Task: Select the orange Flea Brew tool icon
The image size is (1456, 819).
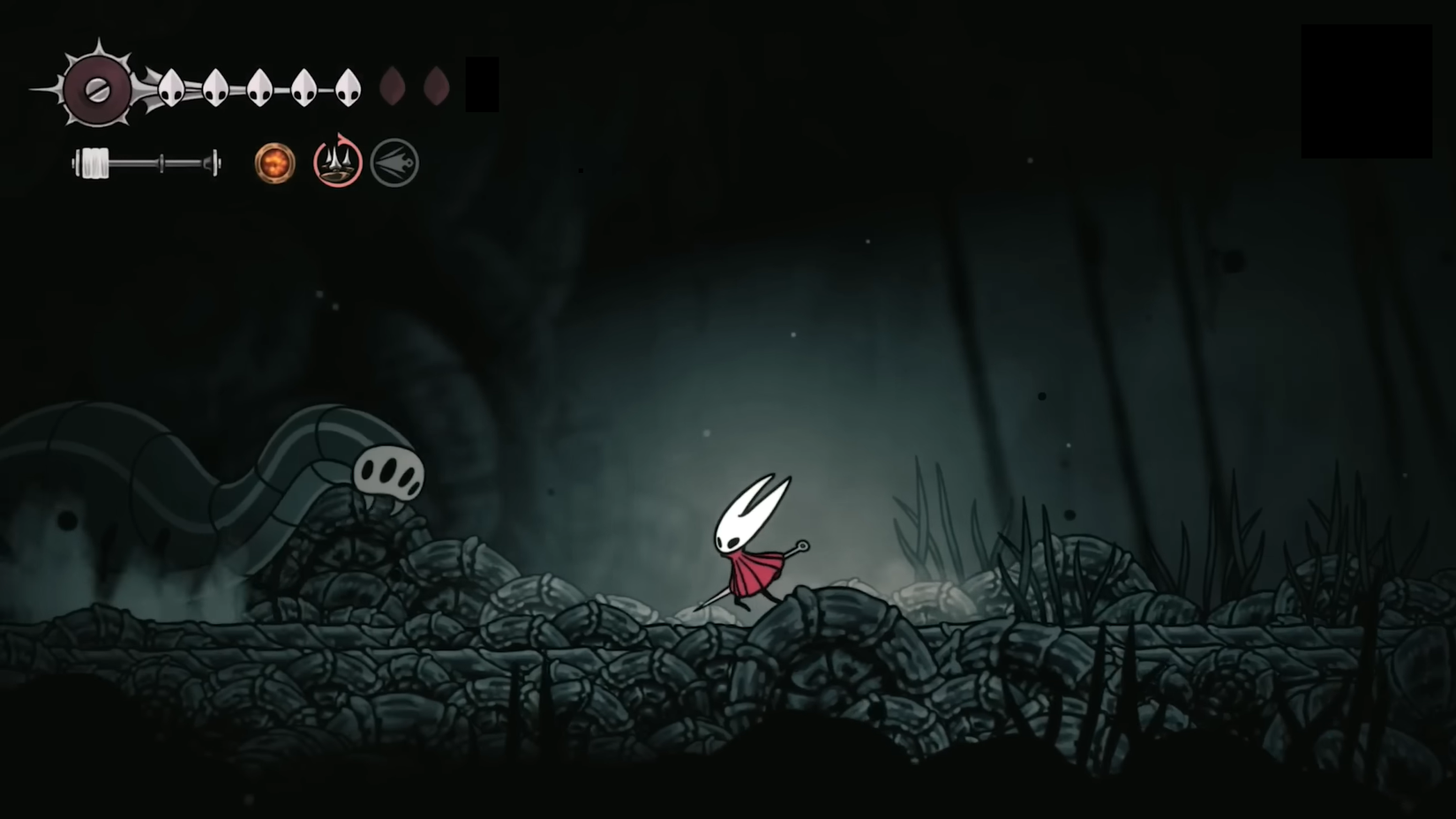Action: [274, 162]
